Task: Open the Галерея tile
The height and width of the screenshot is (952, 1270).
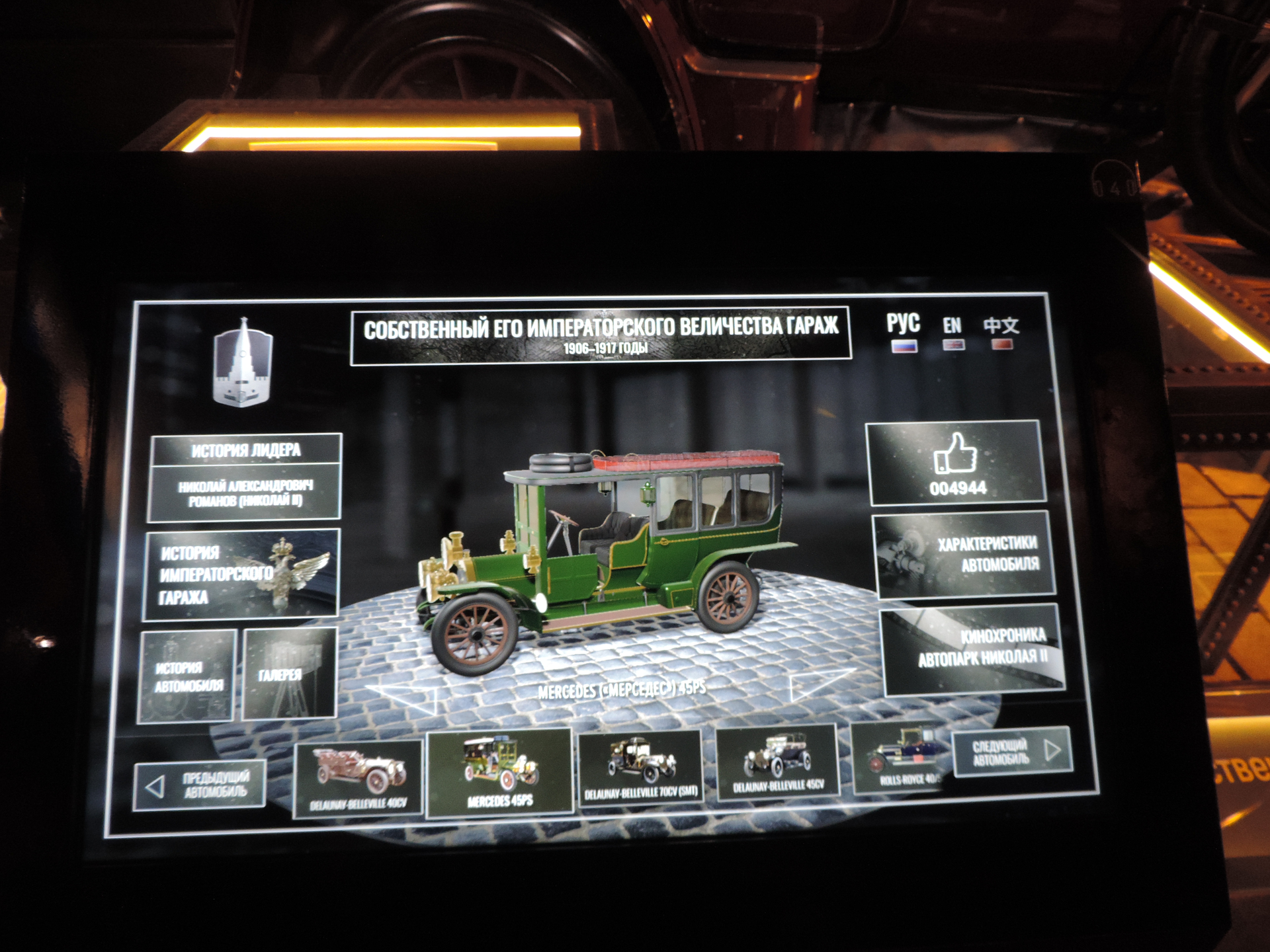Action: click(x=290, y=674)
